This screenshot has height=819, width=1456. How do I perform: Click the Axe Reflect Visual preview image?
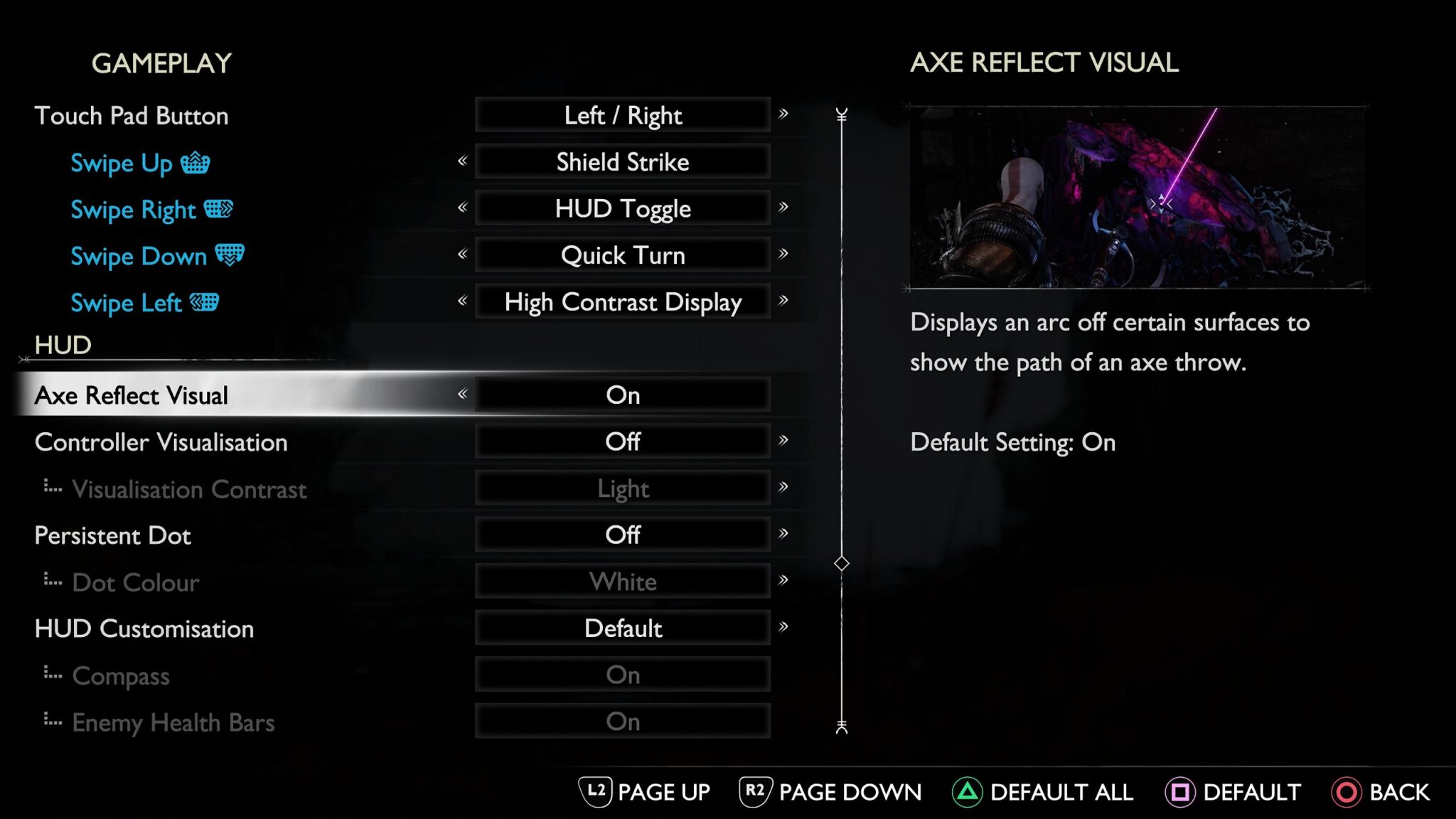1137,197
